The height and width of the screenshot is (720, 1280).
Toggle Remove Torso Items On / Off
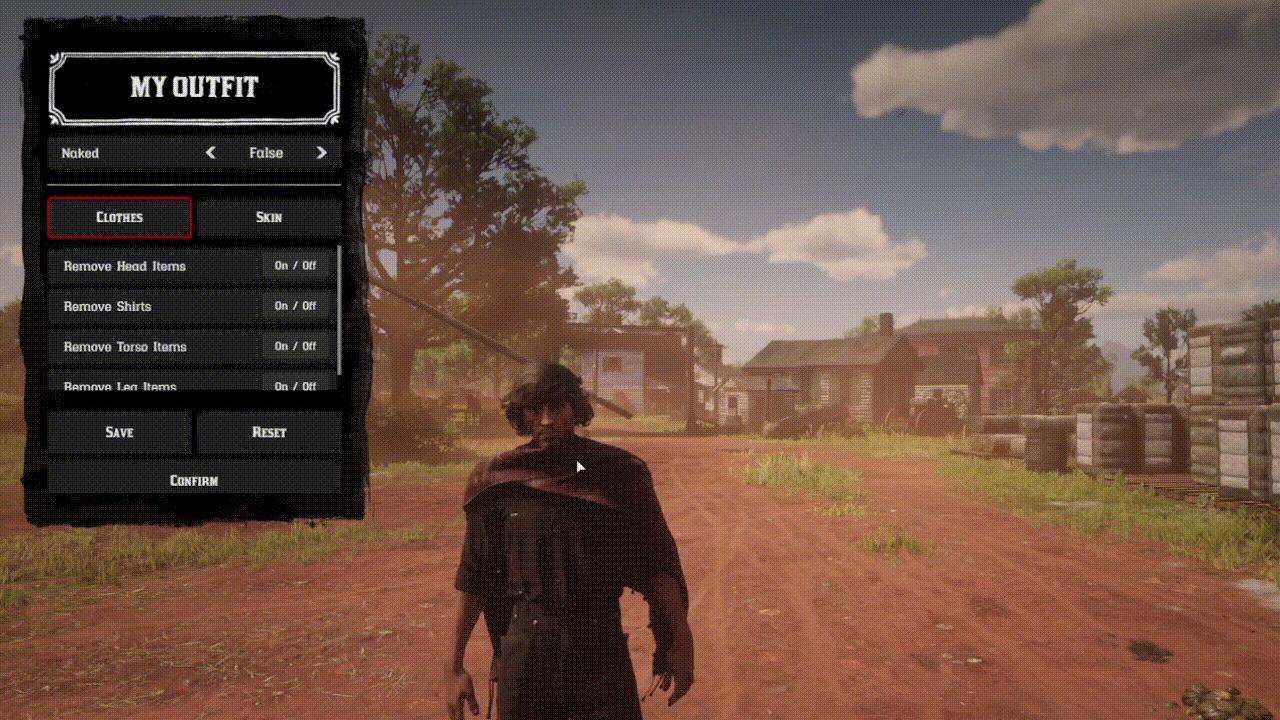point(295,346)
